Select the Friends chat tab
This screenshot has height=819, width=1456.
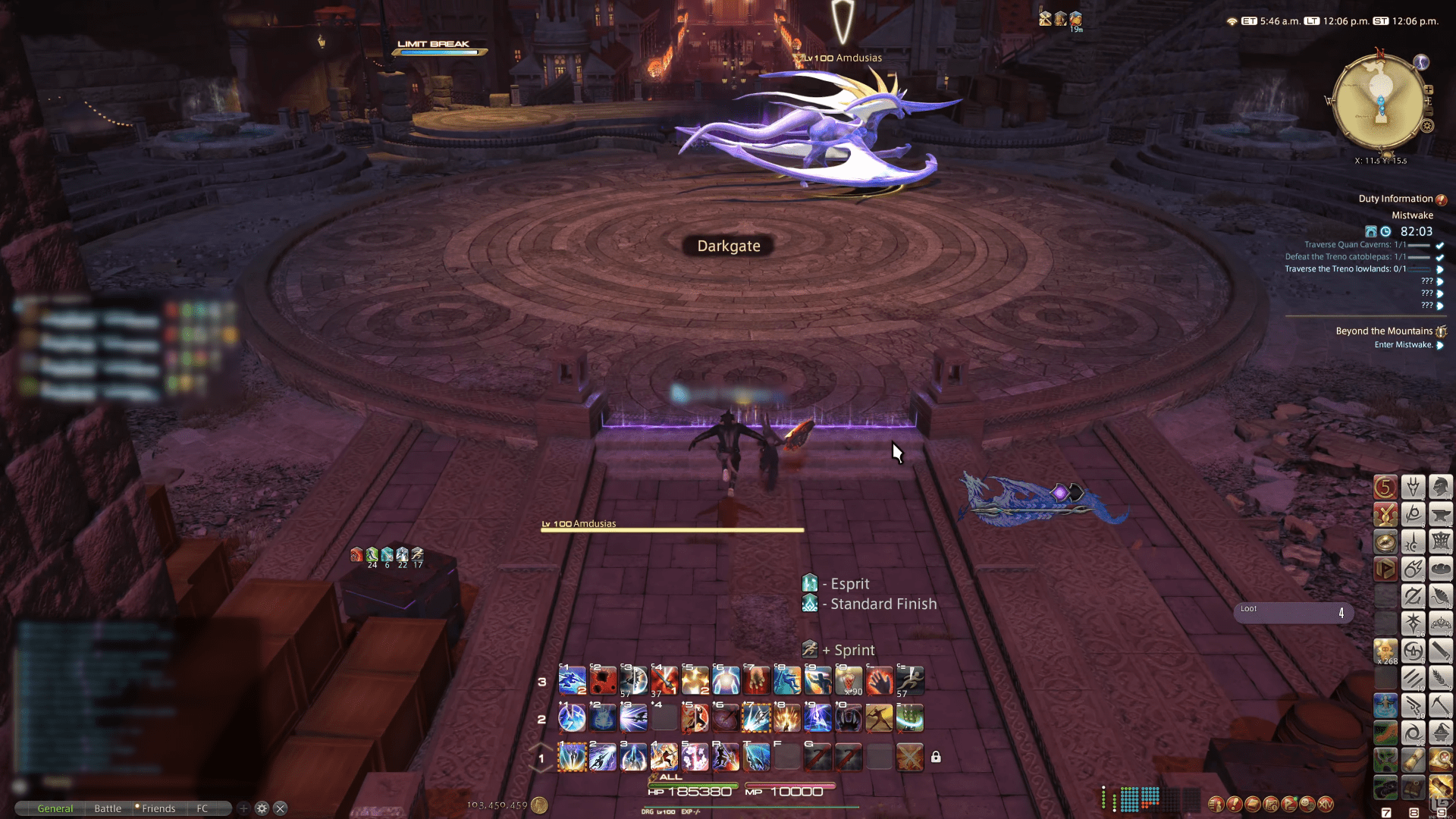[158, 808]
